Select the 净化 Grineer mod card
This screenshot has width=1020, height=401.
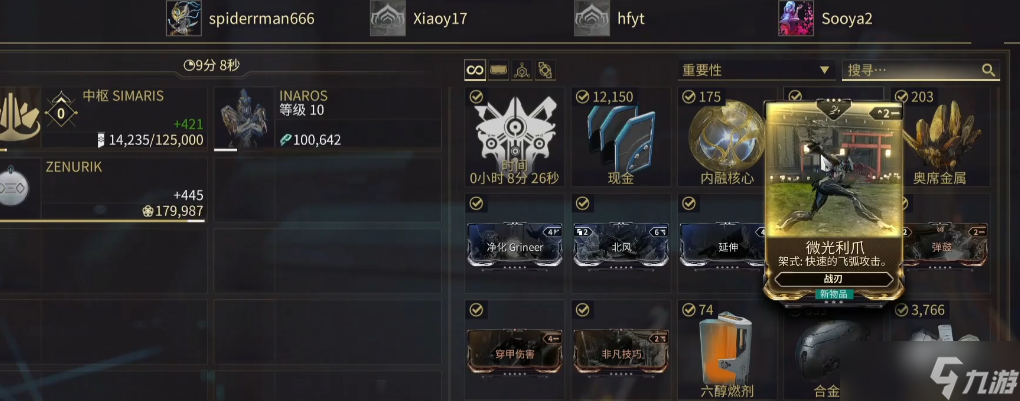click(x=513, y=245)
